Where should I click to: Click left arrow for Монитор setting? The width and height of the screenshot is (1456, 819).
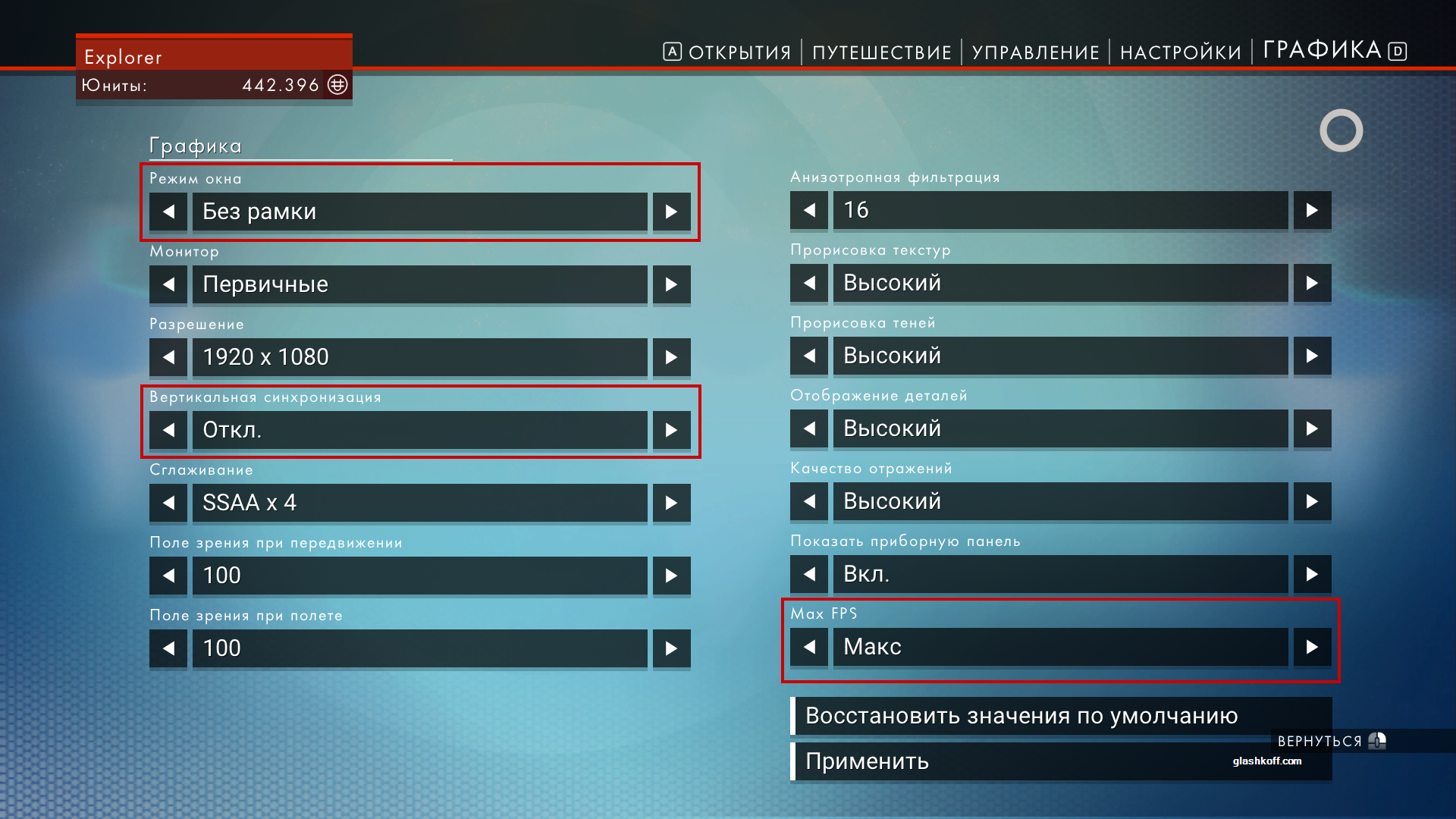[168, 284]
